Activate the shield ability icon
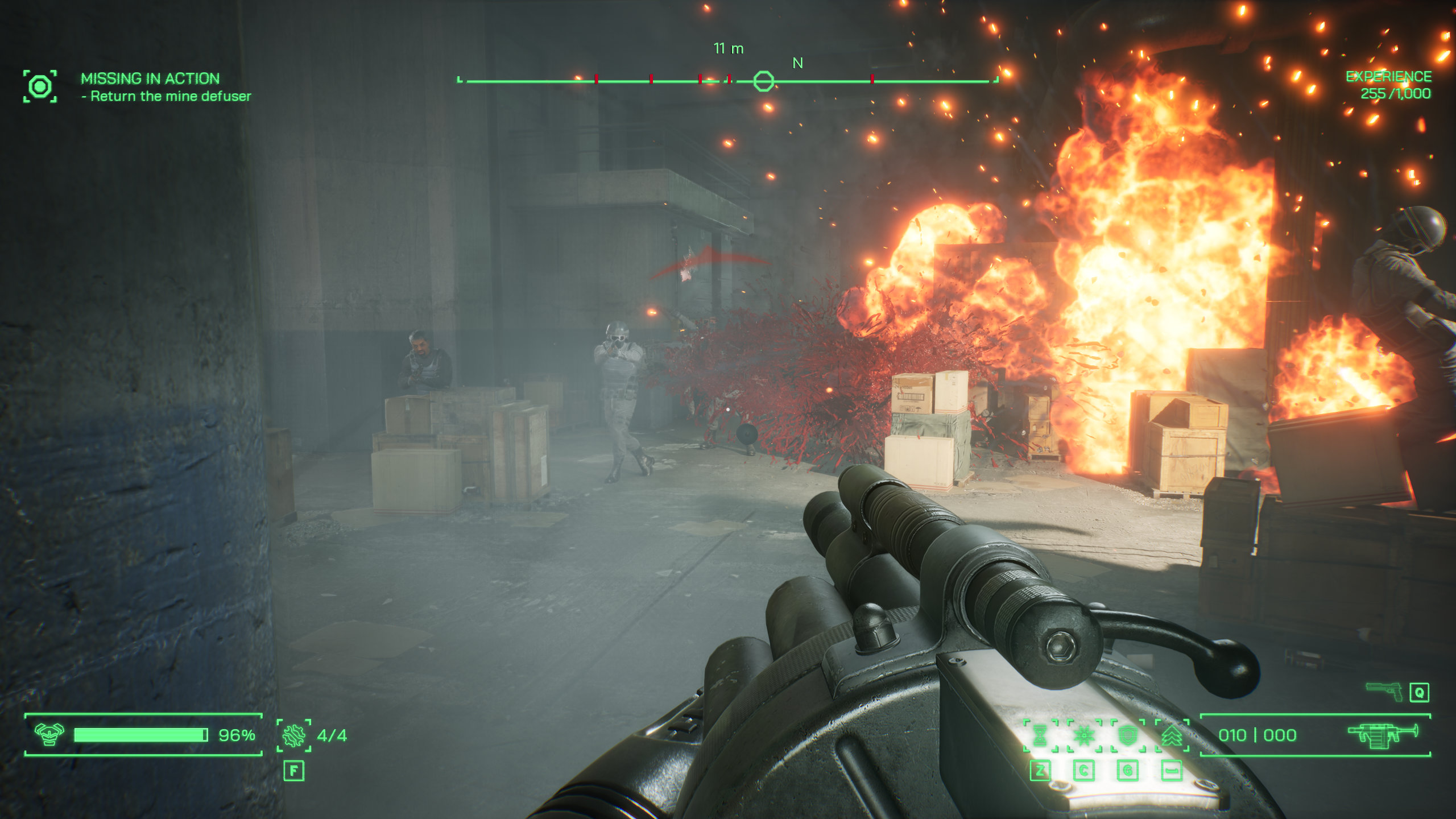Viewport: 1456px width, 819px height. (1127, 735)
